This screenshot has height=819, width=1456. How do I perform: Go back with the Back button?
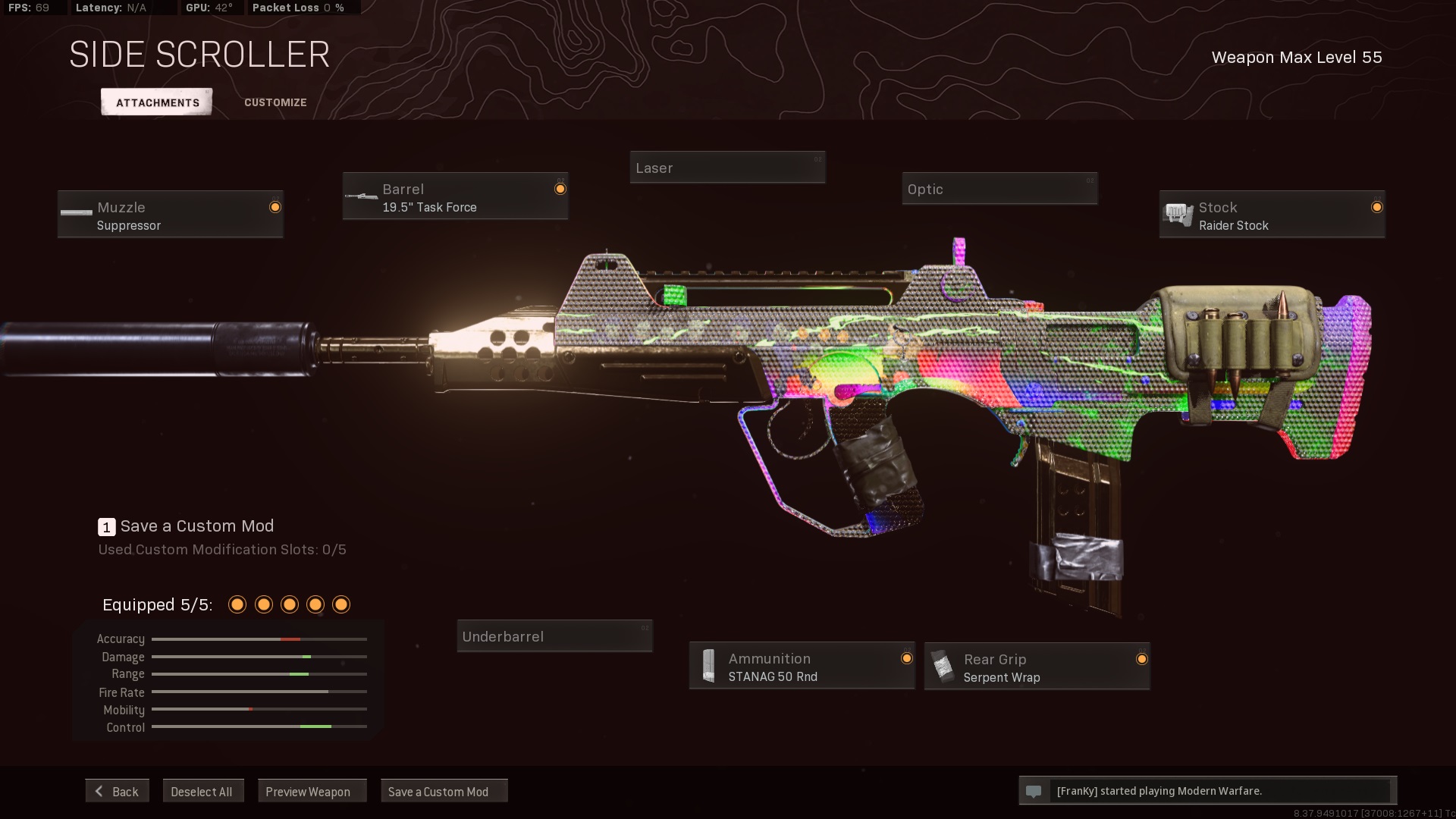click(x=118, y=791)
